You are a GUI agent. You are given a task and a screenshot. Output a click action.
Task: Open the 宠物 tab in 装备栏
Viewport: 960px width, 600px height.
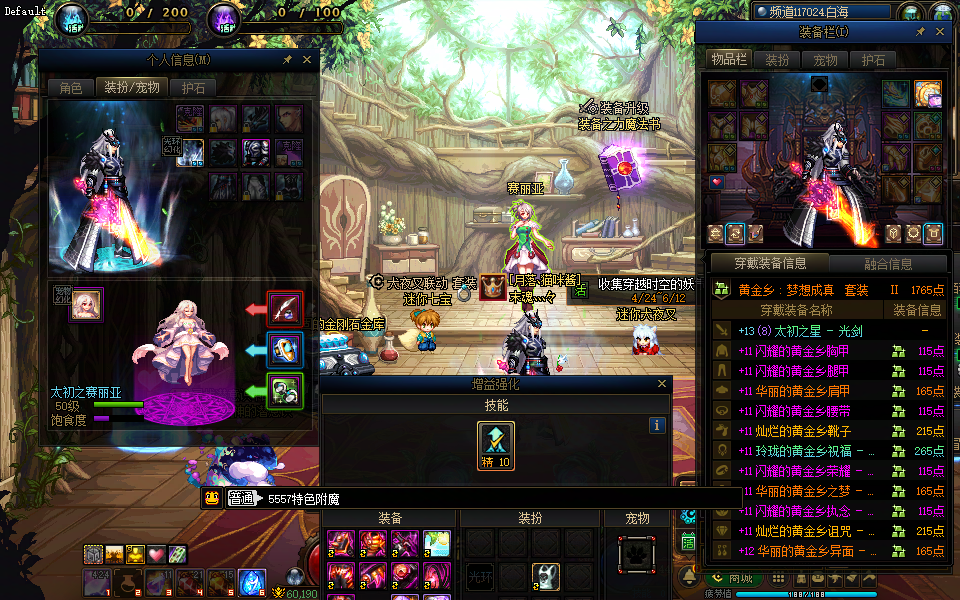825,60
